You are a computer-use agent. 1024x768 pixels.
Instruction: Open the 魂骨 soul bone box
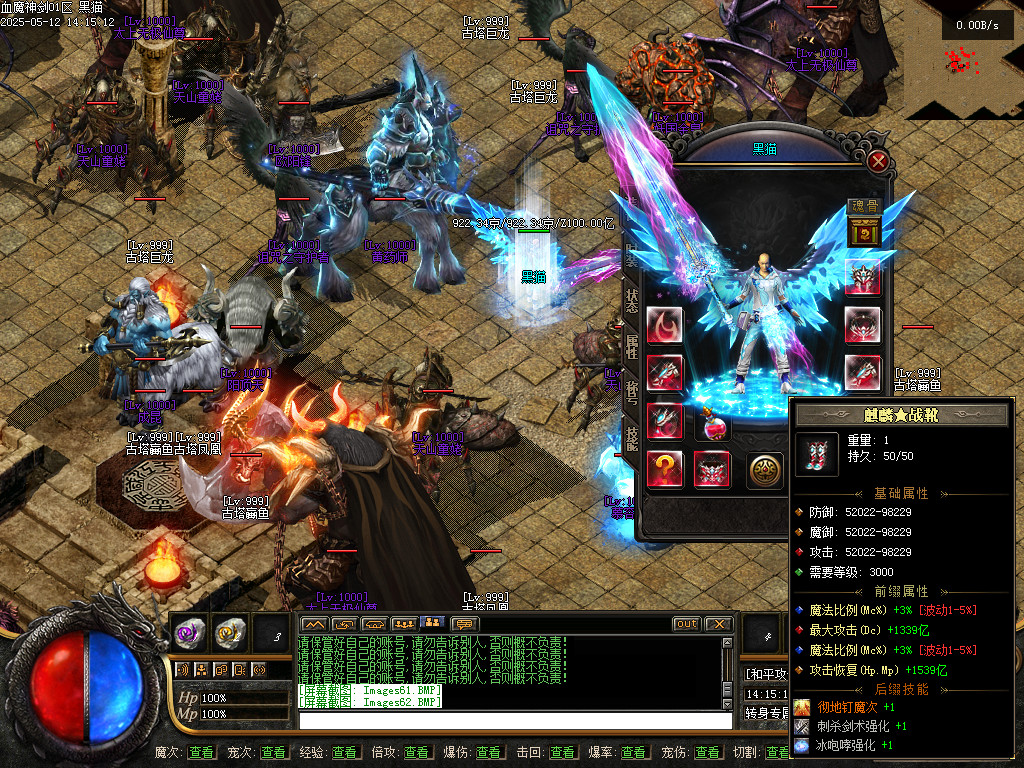click(x=863, y=233)
